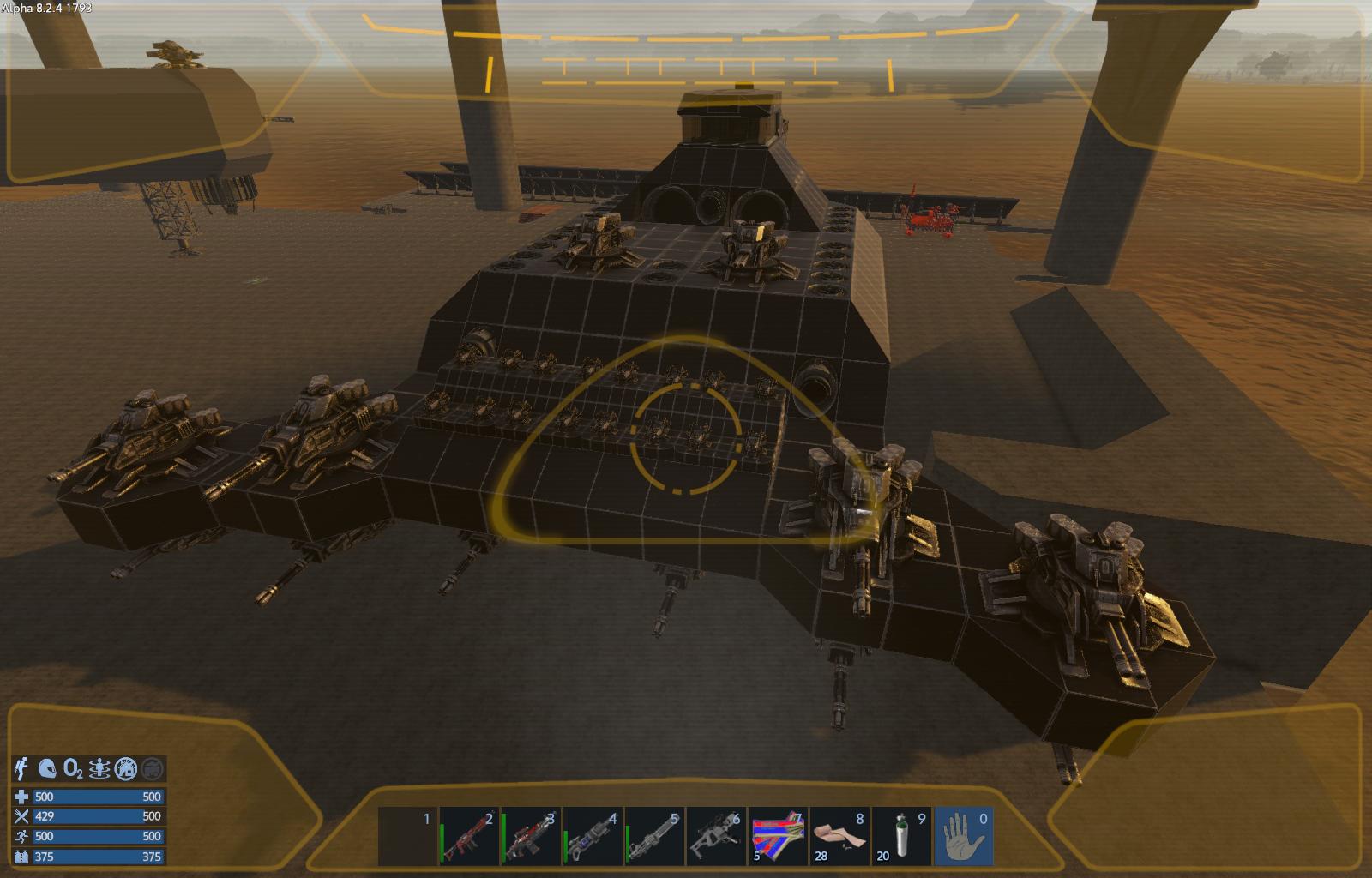Choose the bandage stack of 28
Image resolution: width=1372 pixels, height=878 pixels.
click(840, 838)
